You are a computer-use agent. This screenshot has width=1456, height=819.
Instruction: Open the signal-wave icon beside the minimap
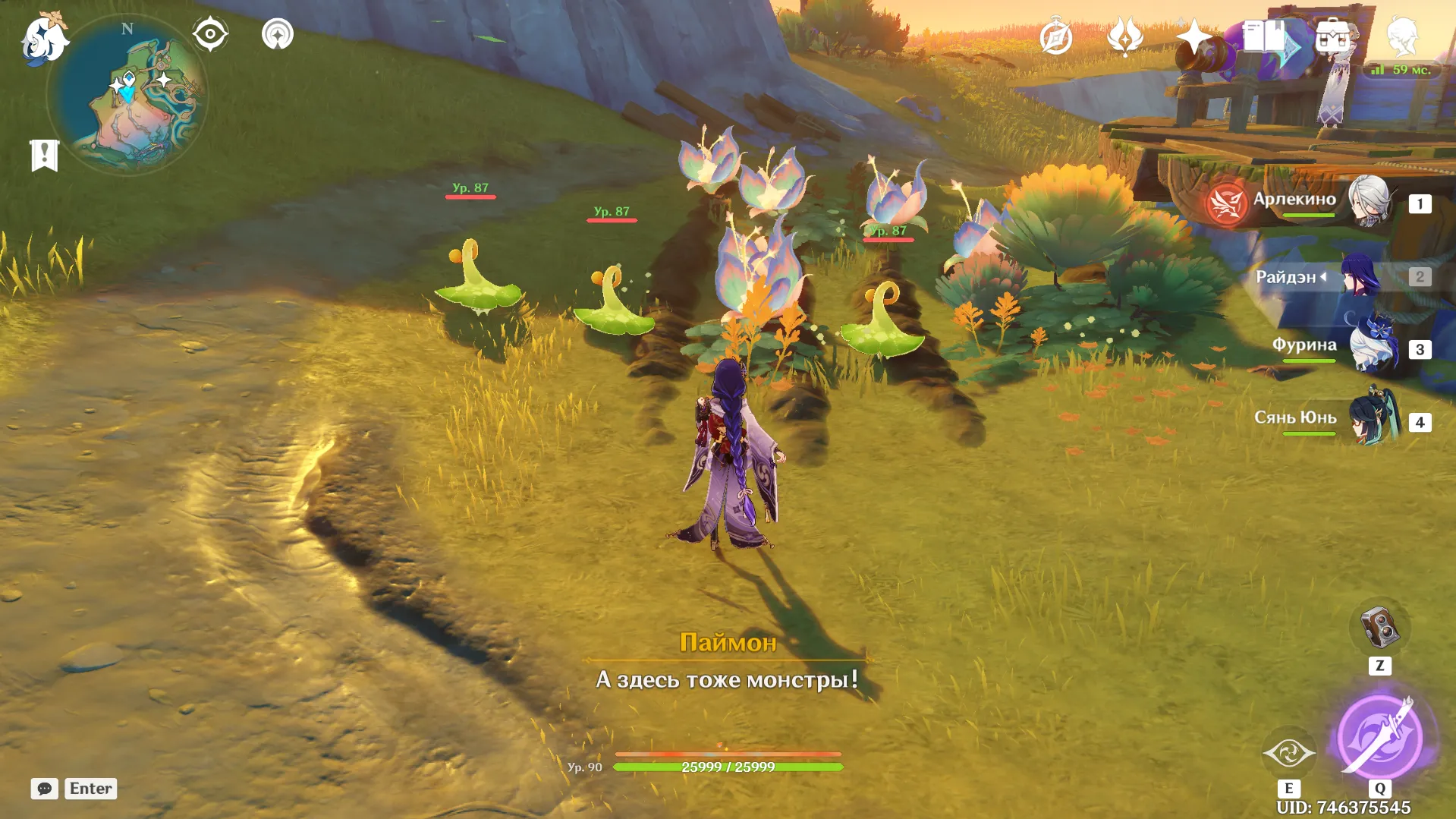point(277,34)
